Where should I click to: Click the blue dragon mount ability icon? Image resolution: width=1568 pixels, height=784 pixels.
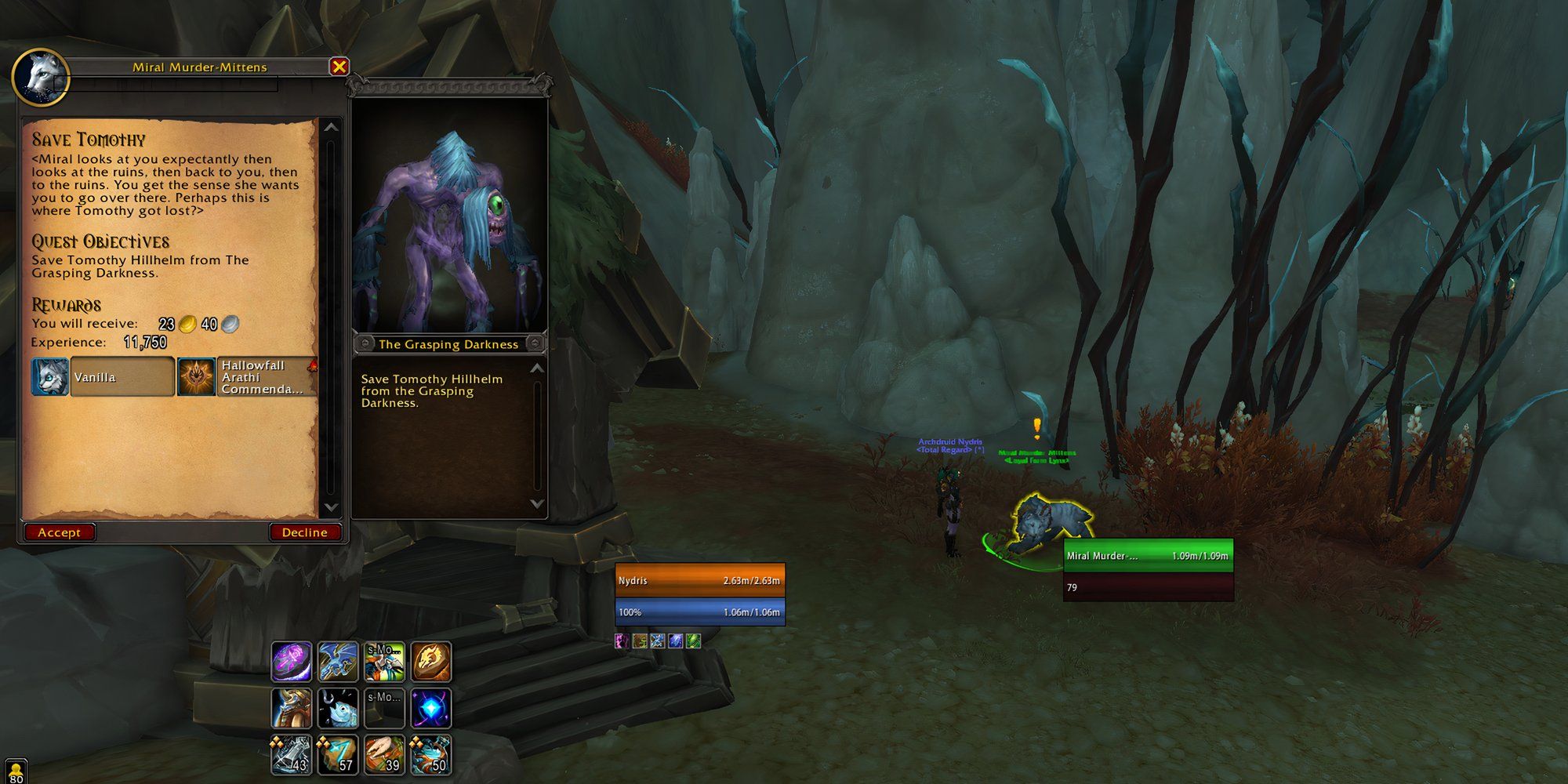(338, 662)
